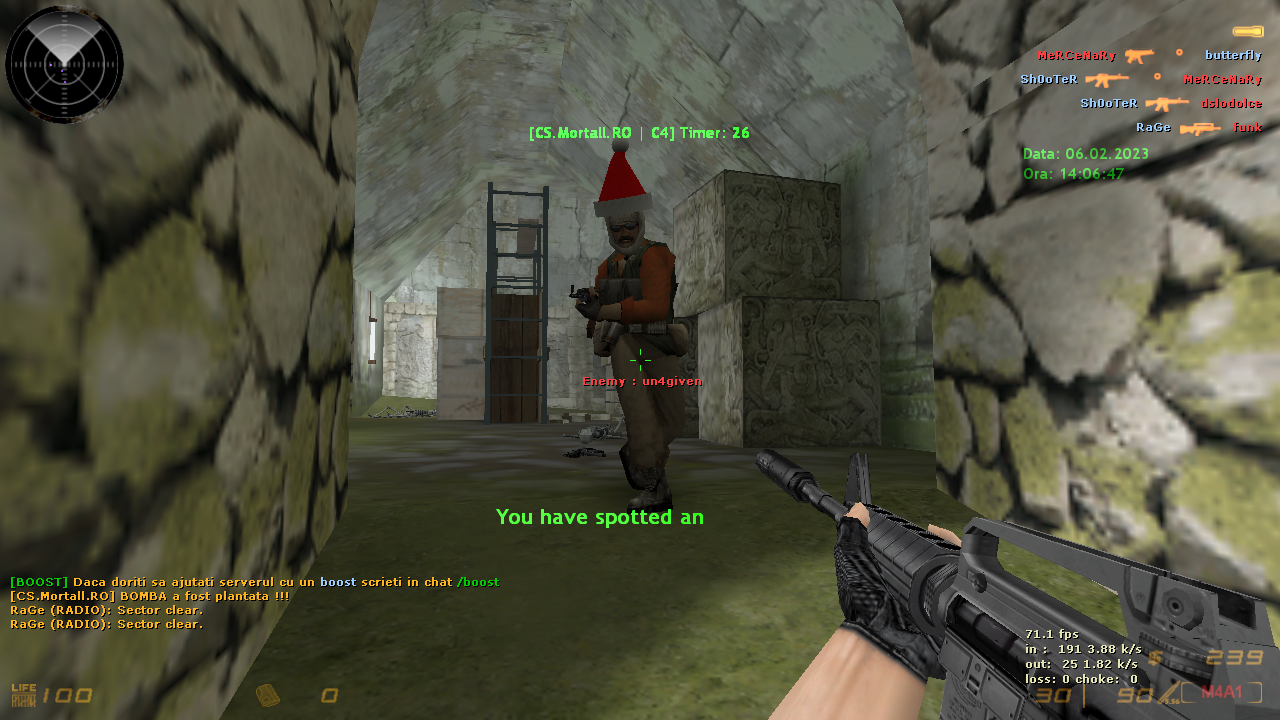Click the dollar sign money icon
The height and width of the screenshot is (720, 1280).
coord(1154,658)
